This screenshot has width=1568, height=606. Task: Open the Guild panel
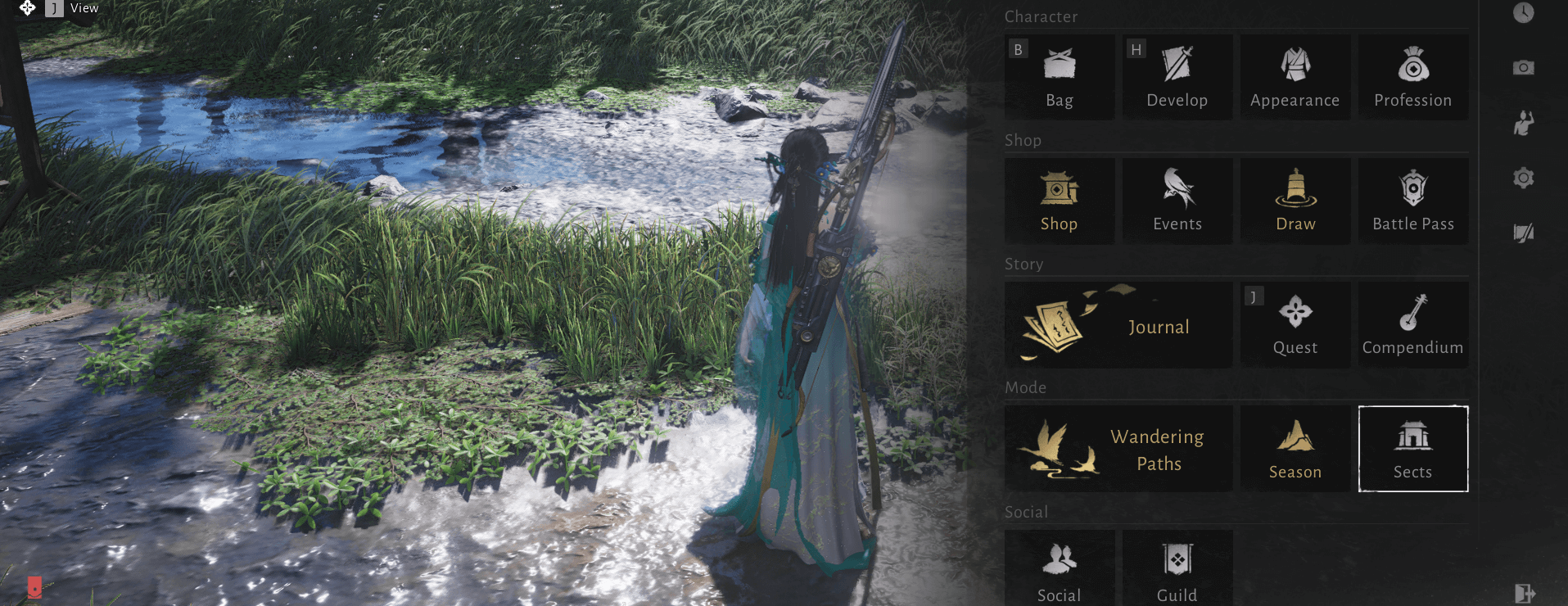[x=1177, y=569]
